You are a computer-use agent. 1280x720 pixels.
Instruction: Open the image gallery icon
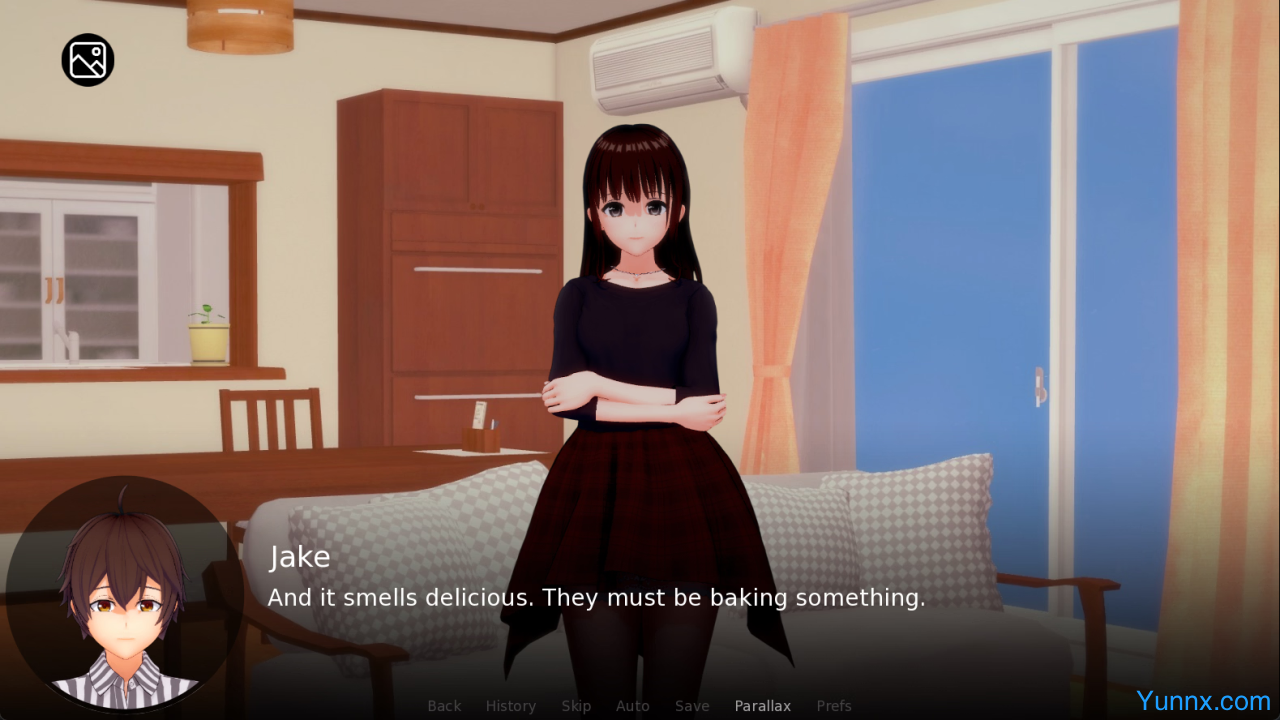[x=88, y=60]
